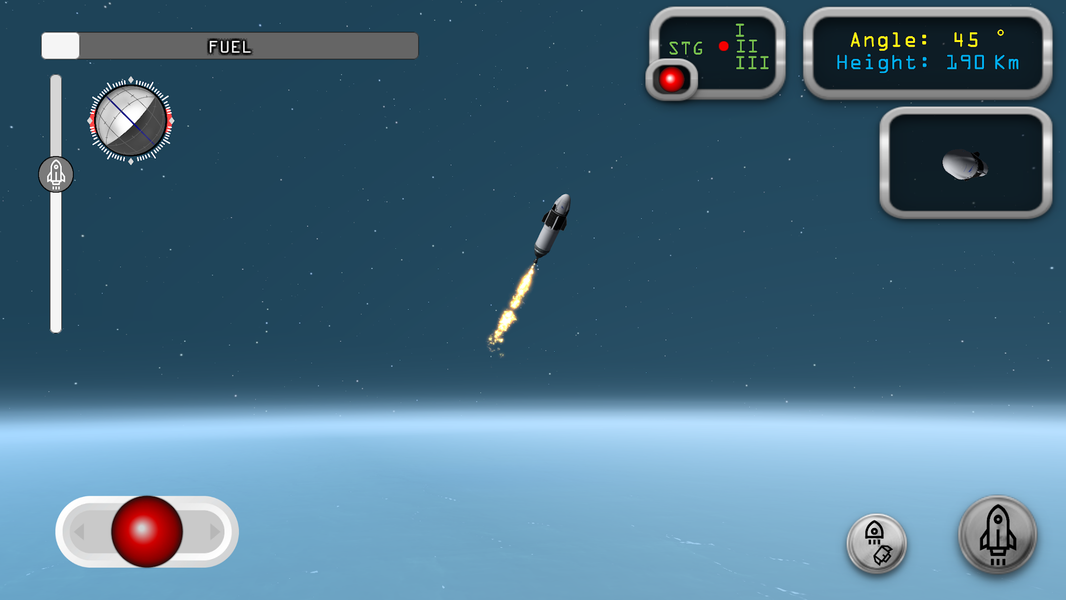Screen dimensions: 1066x600
Task: Activate the large rocket launch button
Action: (x=997, y=535)
